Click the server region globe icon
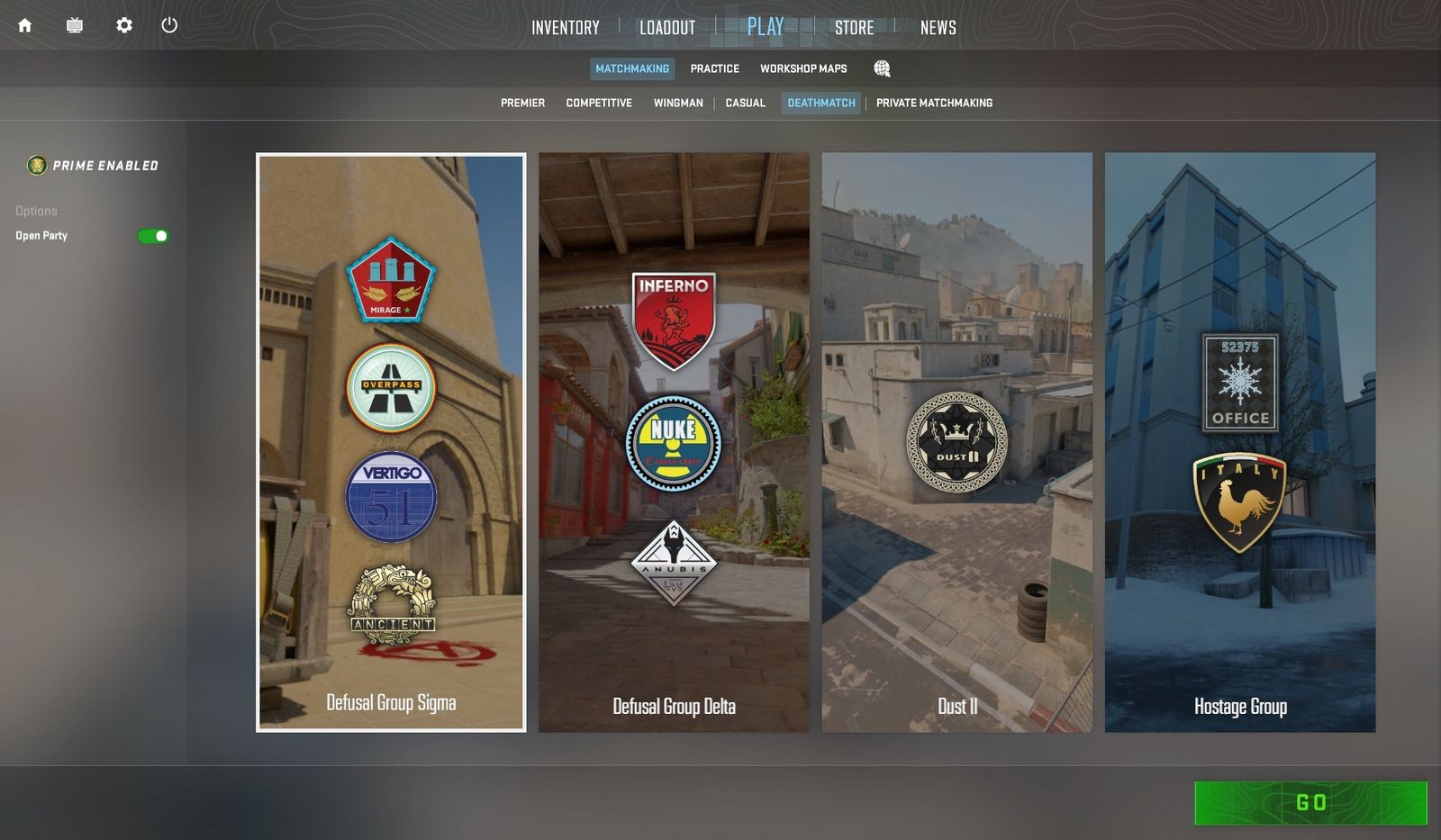The width and height of the screenshot is (1441, 840). [x=882, y=68]
